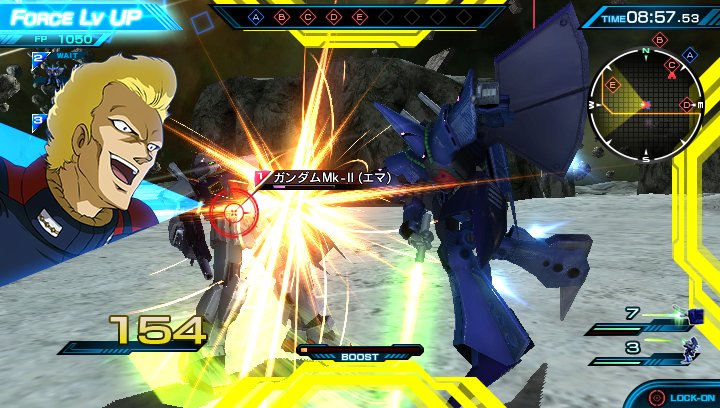
Task: Select the mobile suit sub-weapon icon
Action: pyautogui.click(x=687, y=349)
